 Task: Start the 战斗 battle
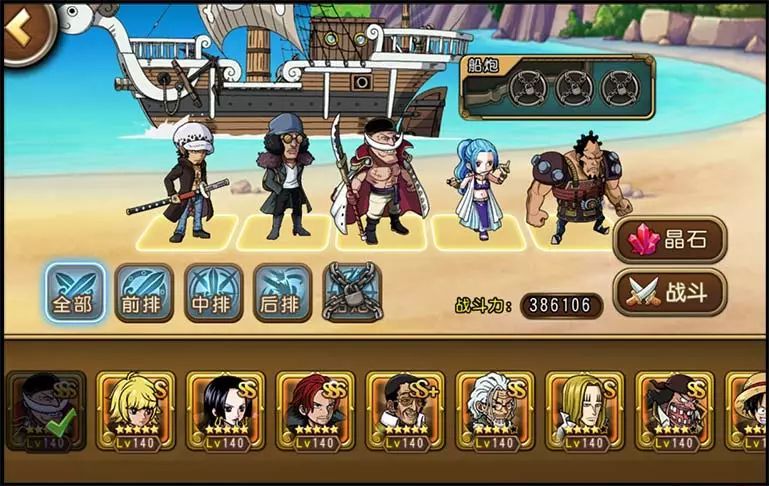tap(669, 291)
